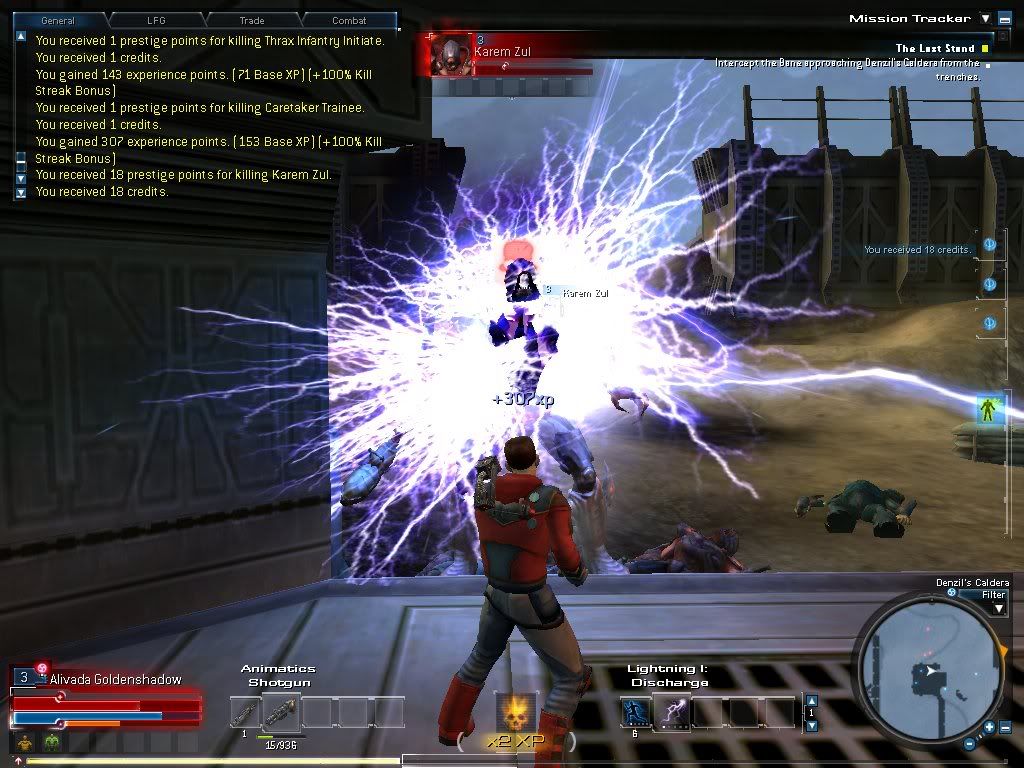This screenshot has width=1024, height=768.
Task: Minimize the Mission Tracker panel
Action: tap(1003, 18)
